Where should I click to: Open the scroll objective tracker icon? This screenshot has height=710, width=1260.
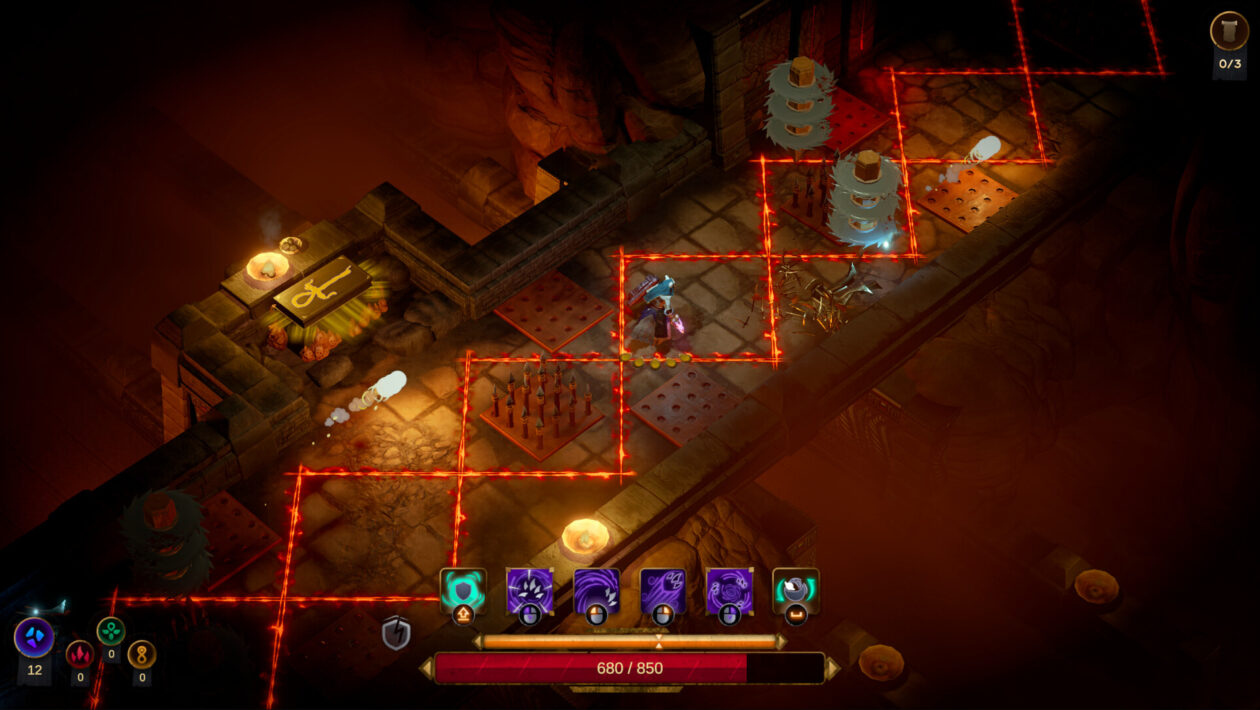(x=1229, y=31)
